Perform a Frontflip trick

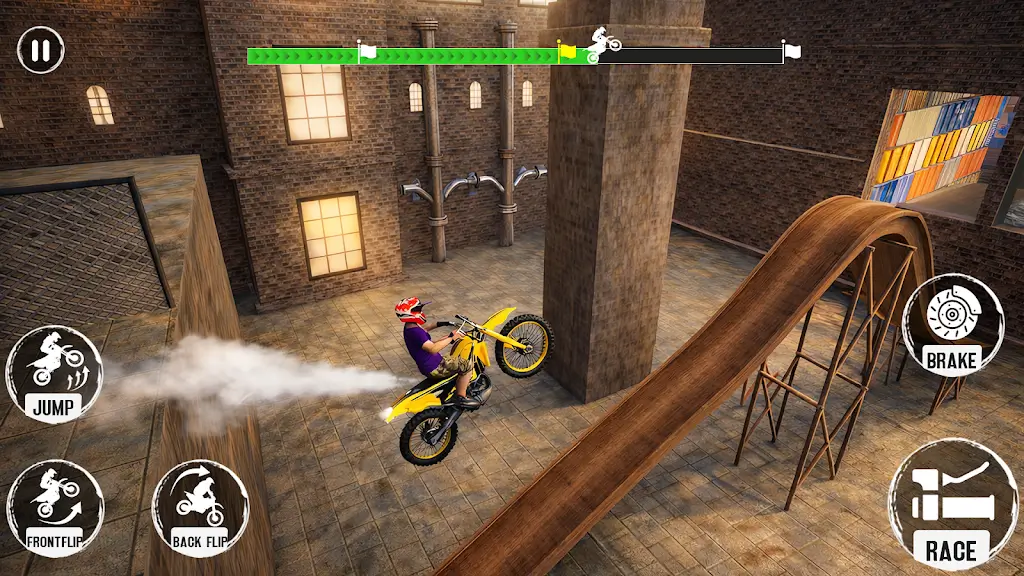(x=55, y=507)
